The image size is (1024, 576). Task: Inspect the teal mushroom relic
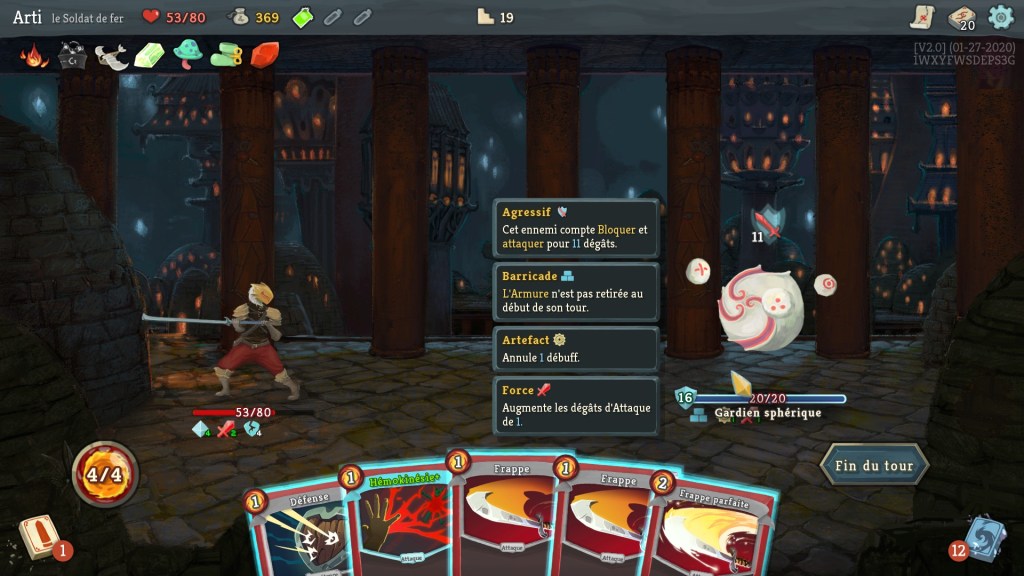tap(188, 53)
